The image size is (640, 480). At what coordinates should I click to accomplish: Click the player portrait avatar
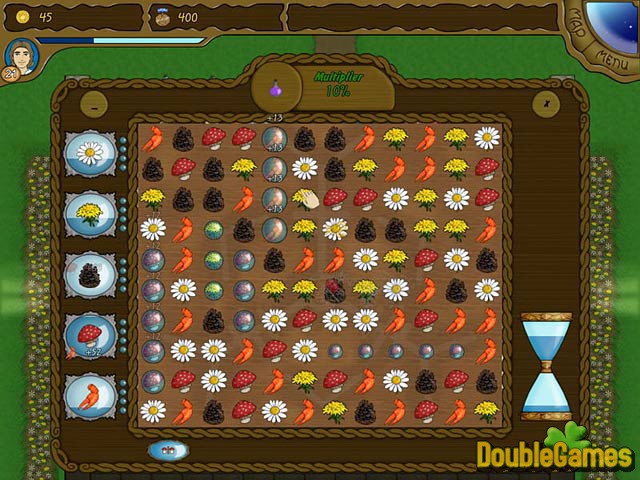(x=20, y=56)
